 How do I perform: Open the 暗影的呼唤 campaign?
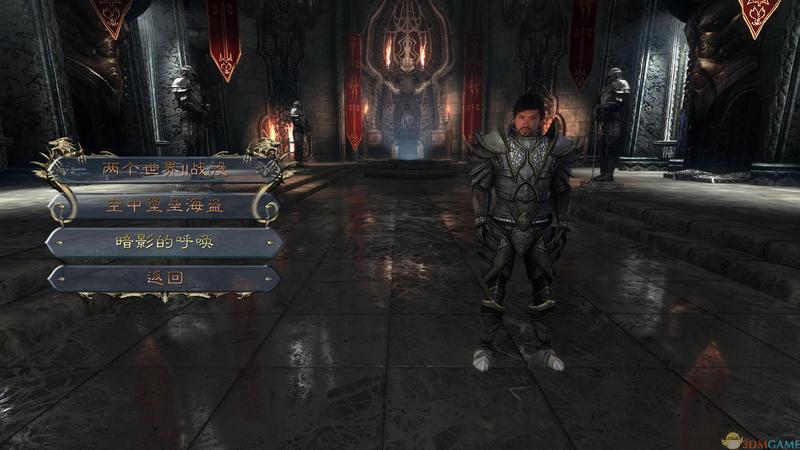[165, 243]
